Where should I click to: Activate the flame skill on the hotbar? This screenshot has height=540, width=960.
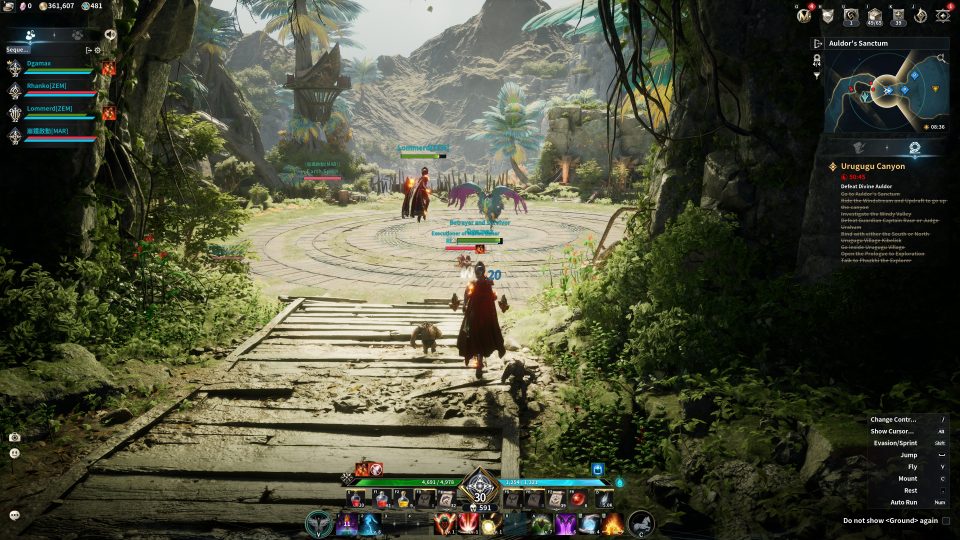(613, 523)
